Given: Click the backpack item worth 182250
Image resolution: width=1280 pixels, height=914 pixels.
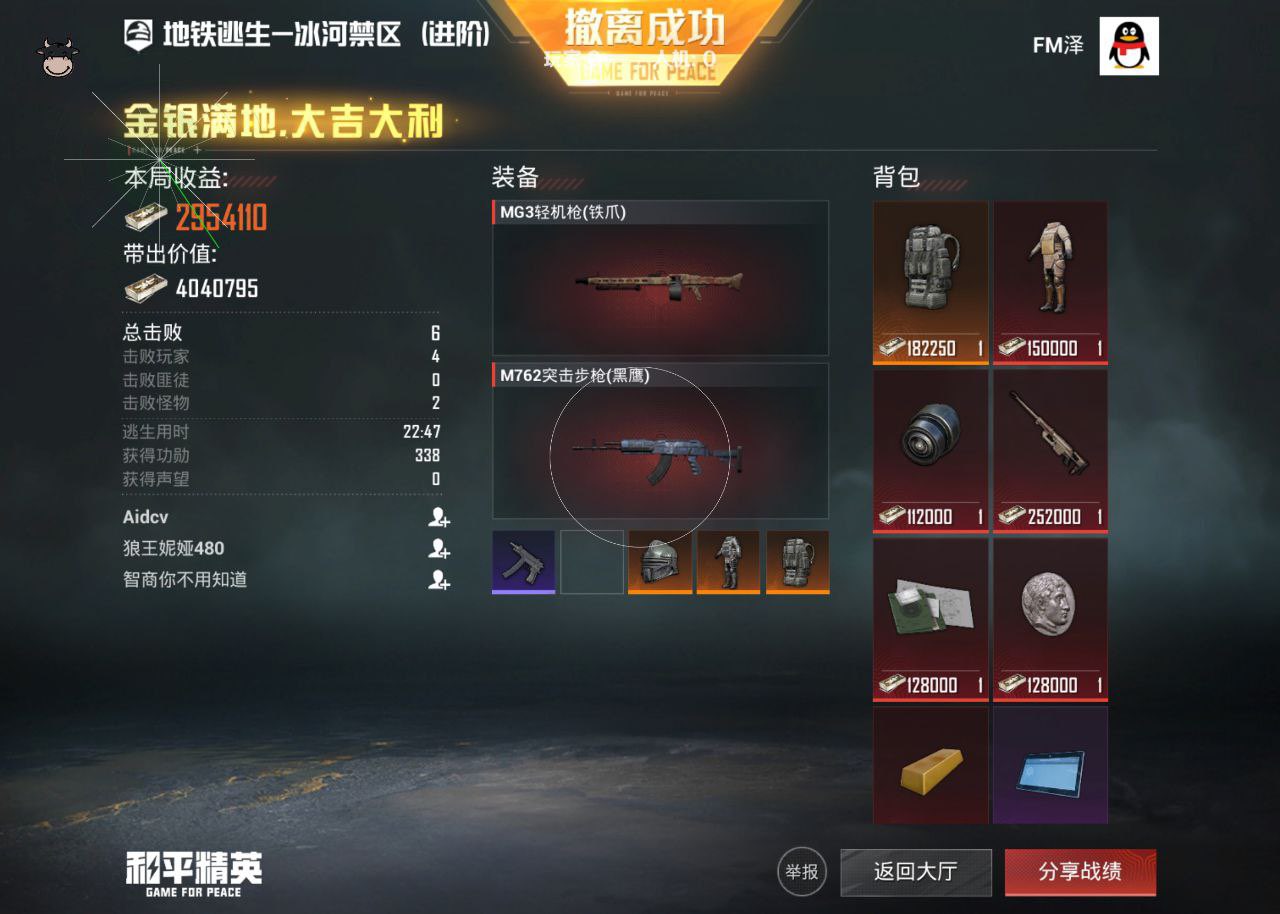Looking at the screenshot, I should pyautogui.click(x=930, y=282).
